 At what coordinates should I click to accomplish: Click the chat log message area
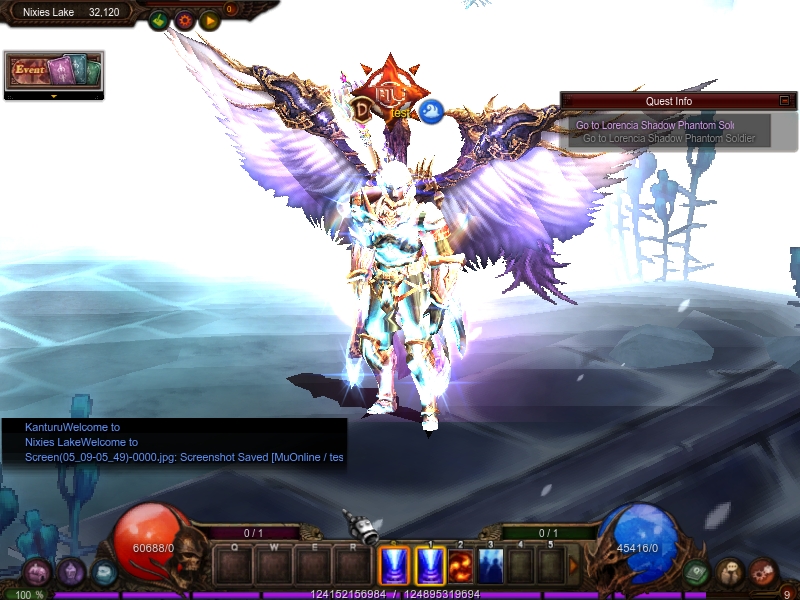click(x=175, y=442)
